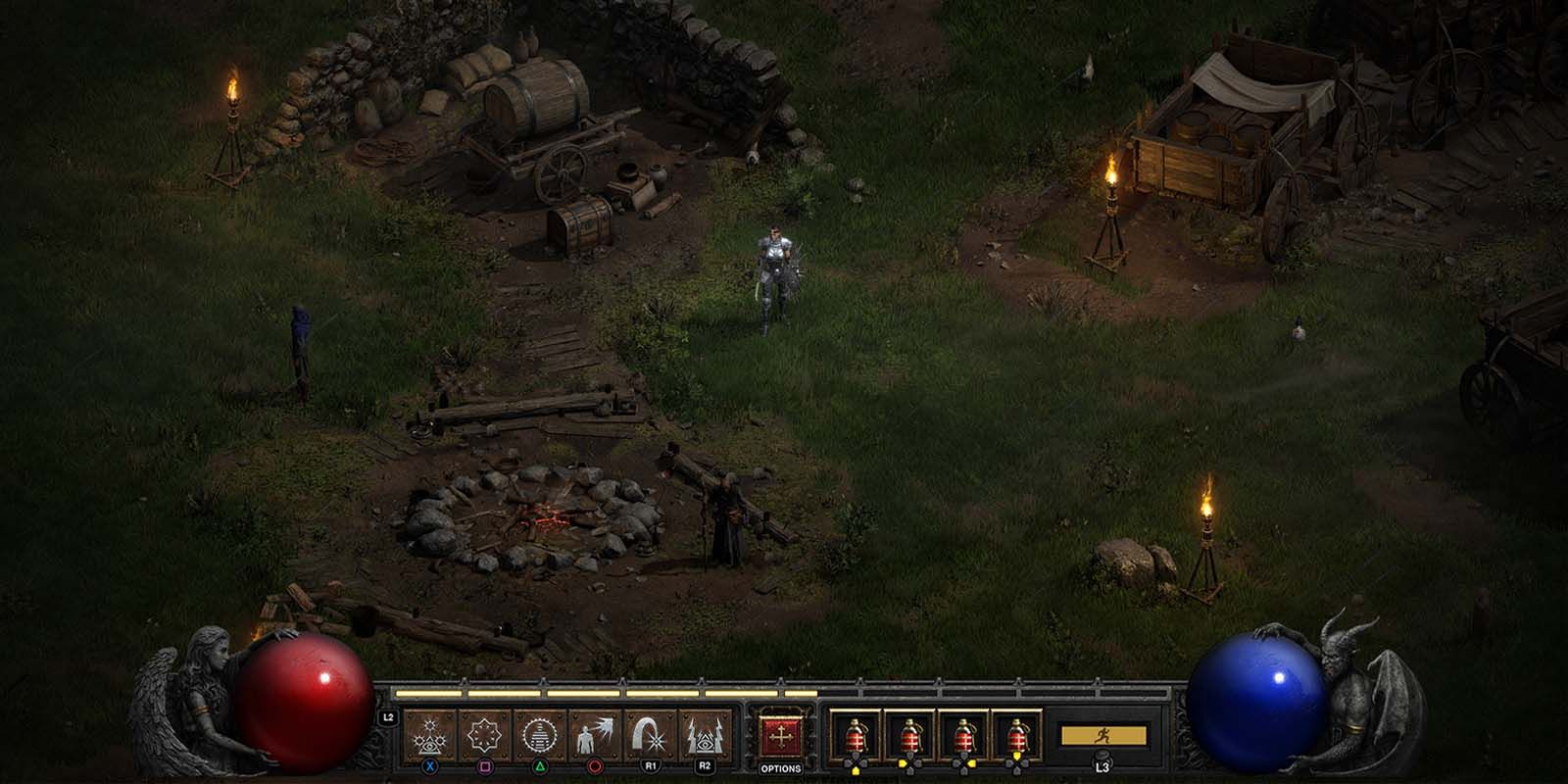
Task: Open the red Town Portal tome beside OPTIONS
Action: point(779,733)
